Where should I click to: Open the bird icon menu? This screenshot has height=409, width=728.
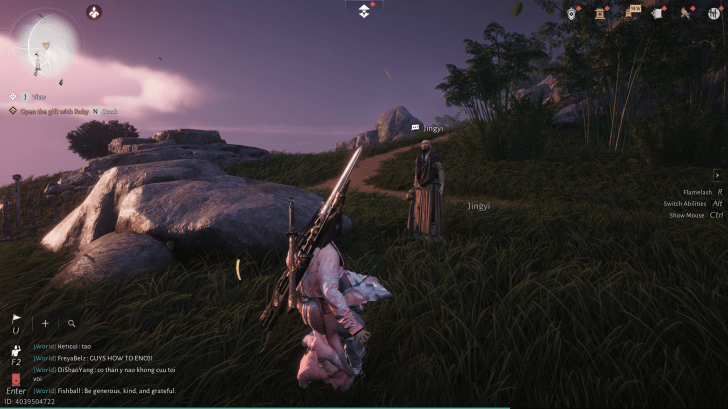click(x=687, y=13)
